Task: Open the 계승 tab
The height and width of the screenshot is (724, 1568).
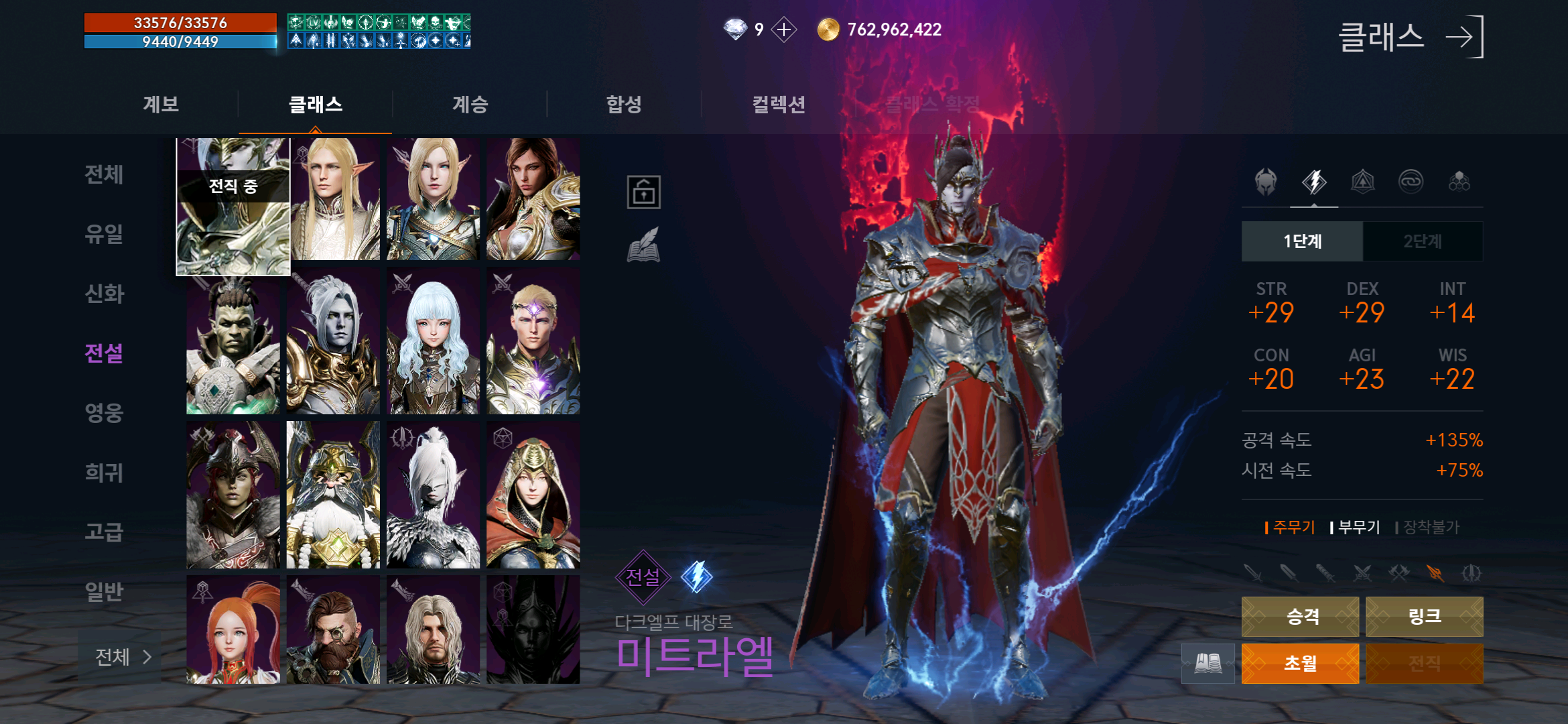Action: click(470, 105)
